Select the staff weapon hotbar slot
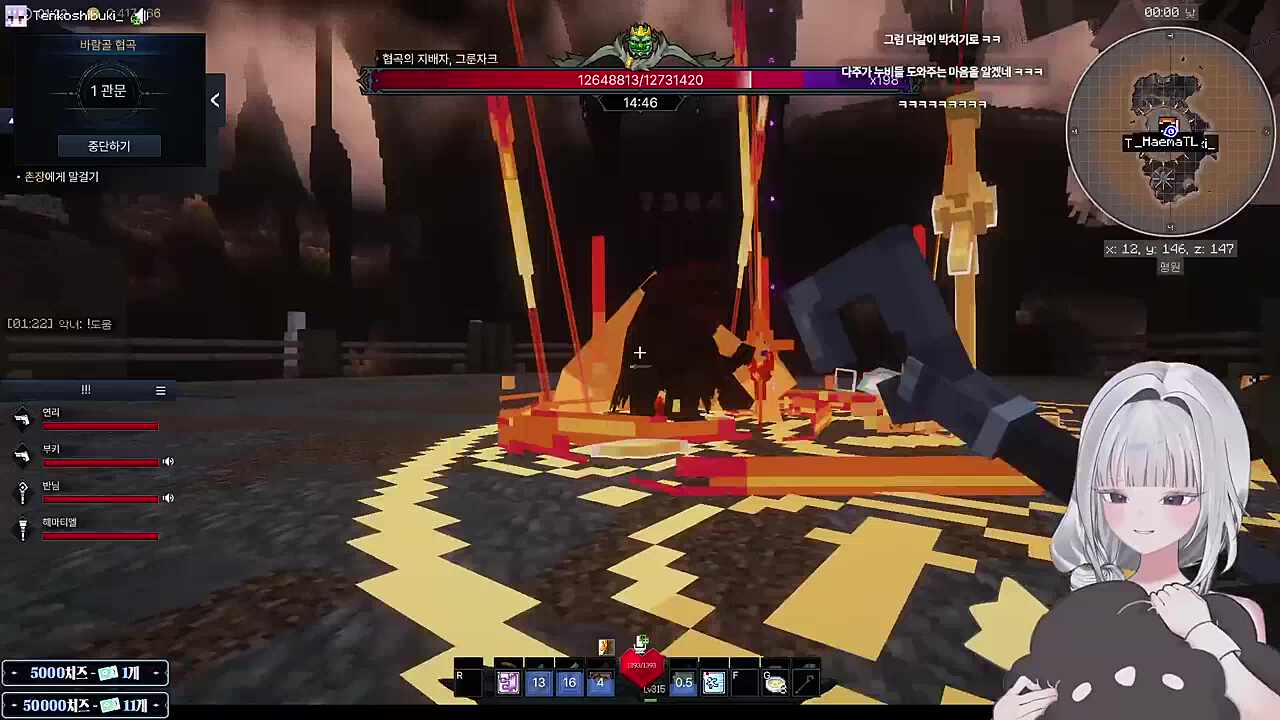This screenshot has width=1280, height=720. [x=806, y=683]
